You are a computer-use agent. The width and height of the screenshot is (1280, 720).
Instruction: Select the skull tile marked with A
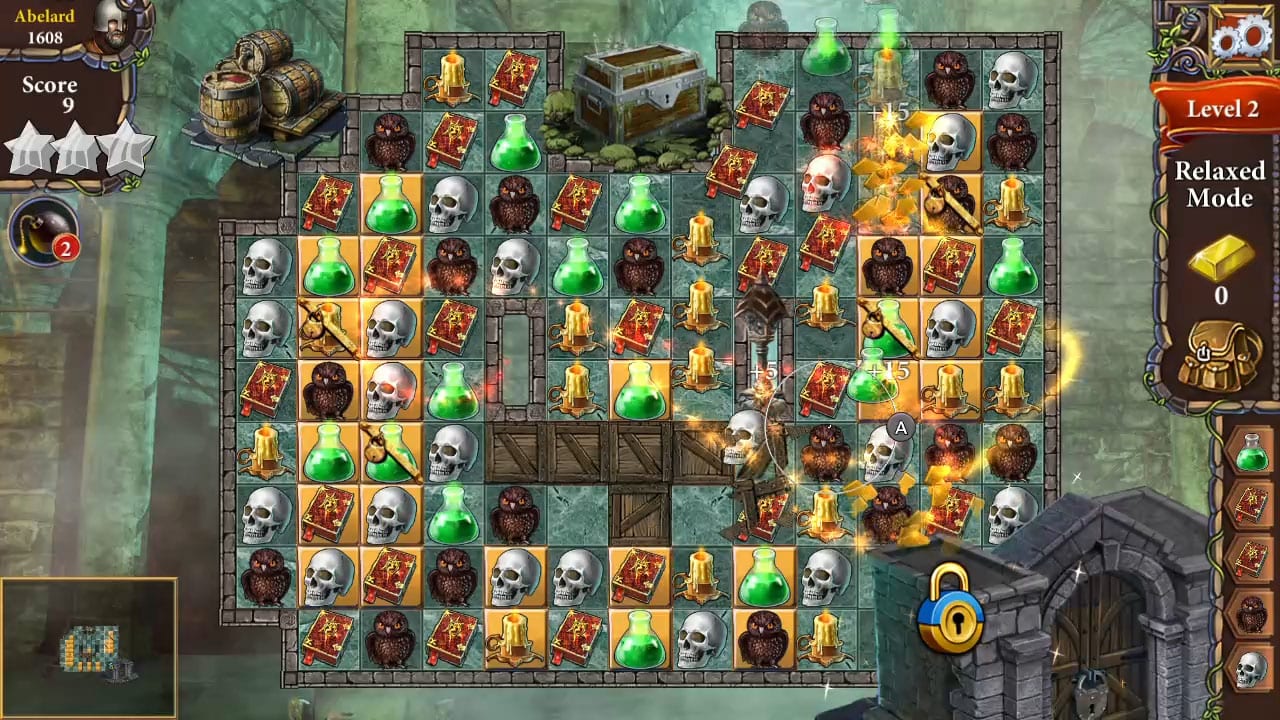pyautogui.click(x=885, y=450)
